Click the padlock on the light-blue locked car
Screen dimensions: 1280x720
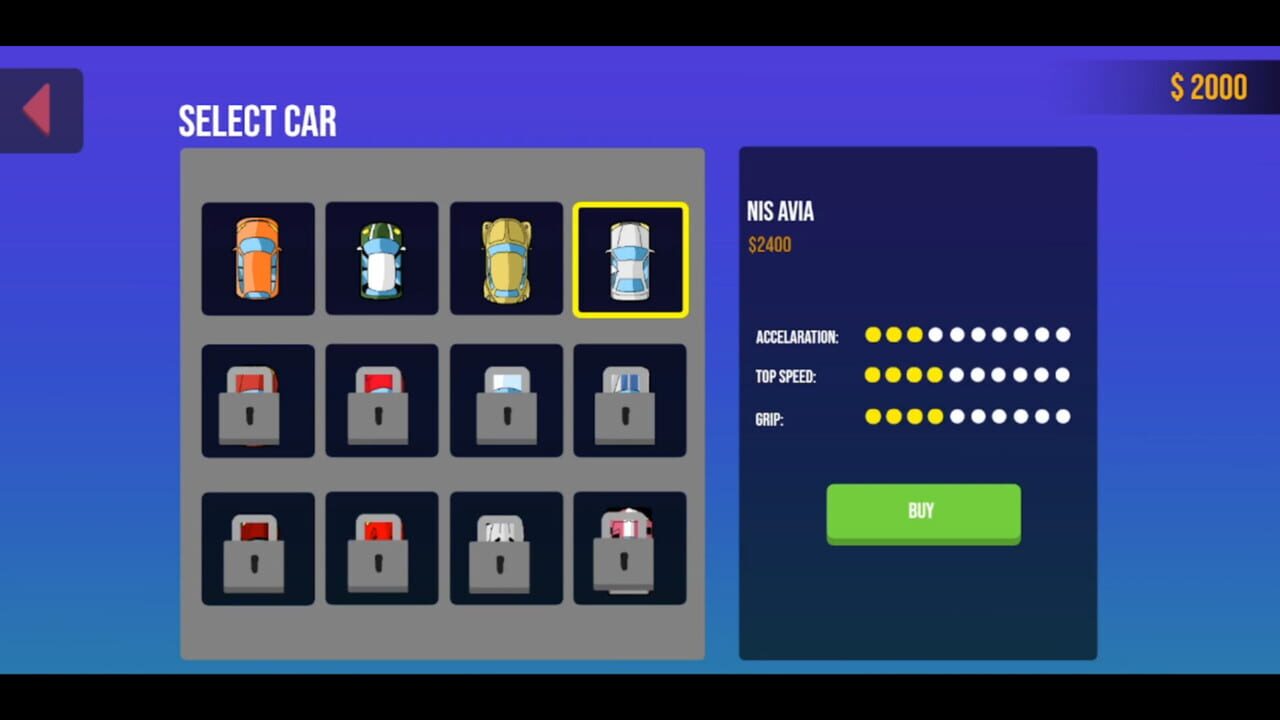click(506, 415)
